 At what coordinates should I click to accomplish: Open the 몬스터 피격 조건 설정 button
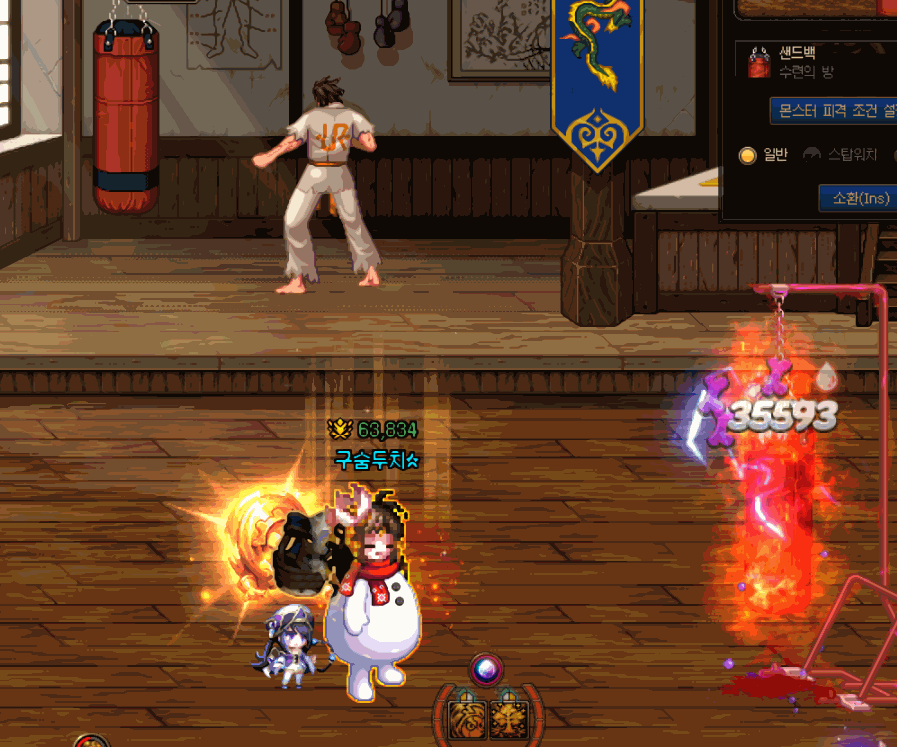834,110
